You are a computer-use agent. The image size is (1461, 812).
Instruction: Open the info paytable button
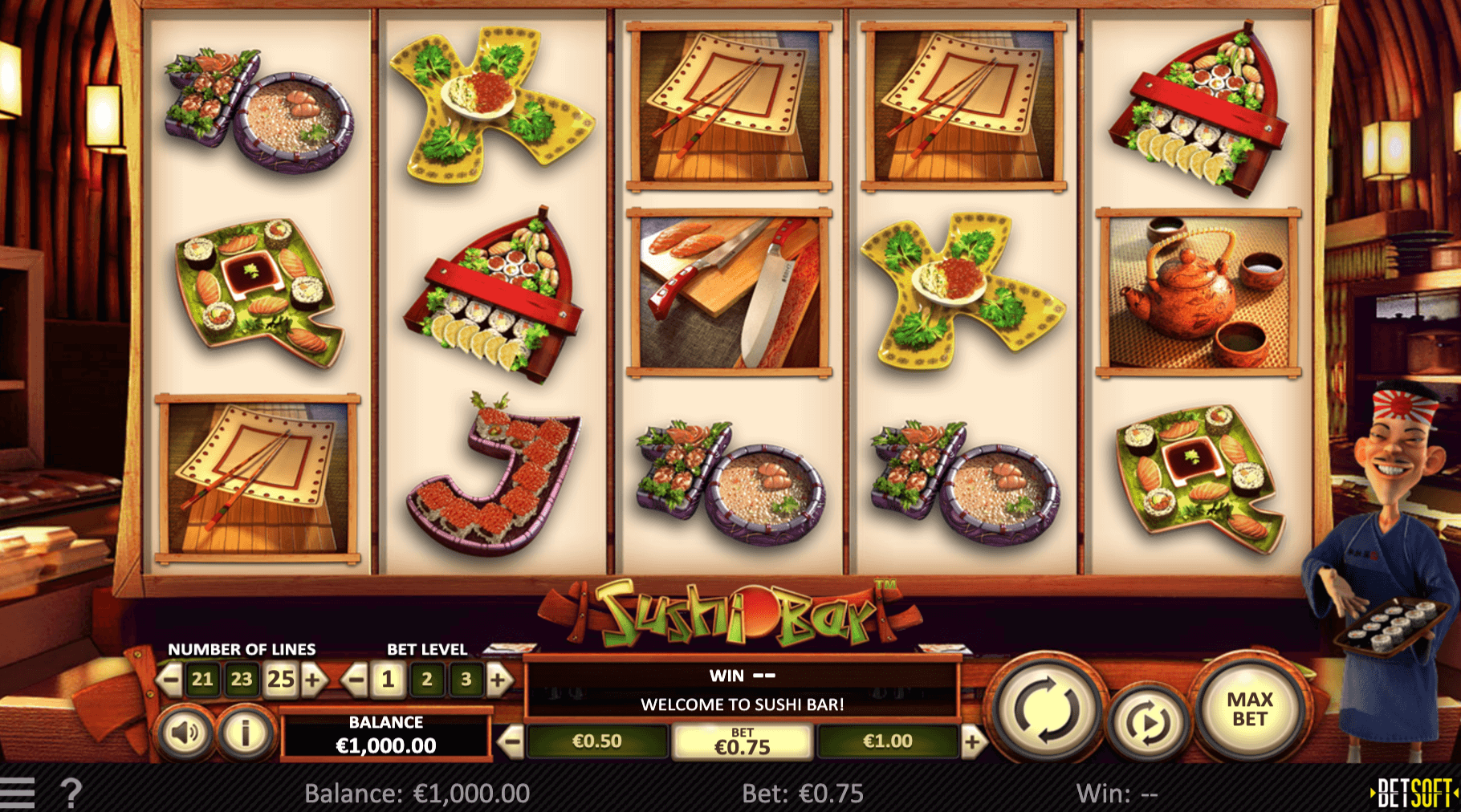[x=245, y=733]
